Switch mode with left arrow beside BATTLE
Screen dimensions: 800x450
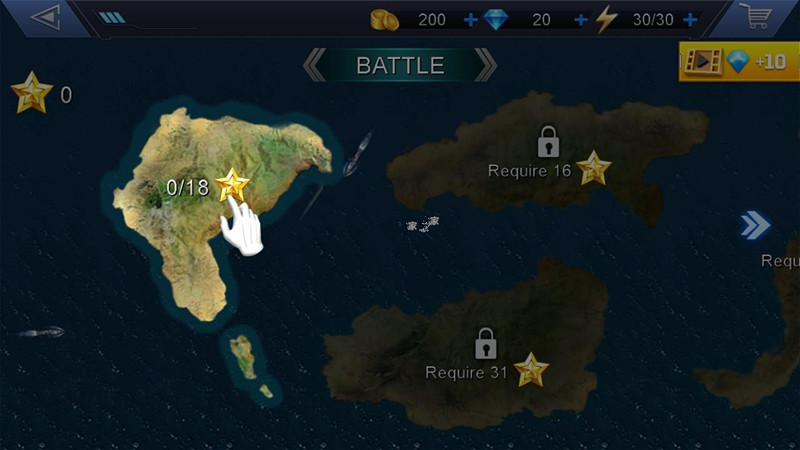point(314,66)
